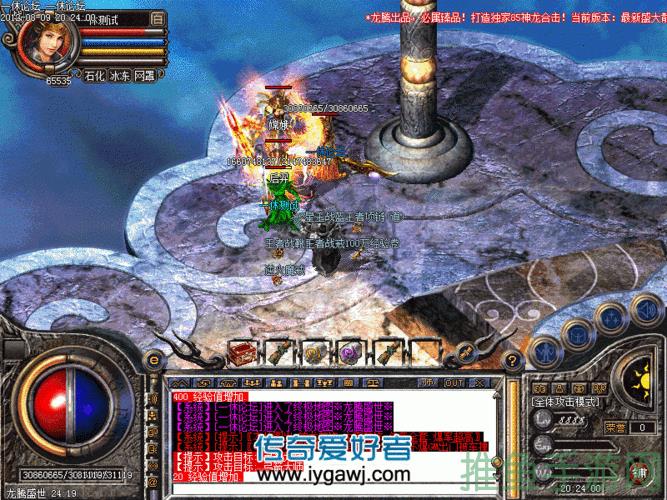
Task: Open the red treasure chest belt slot
Action: [x=241, y=353]
